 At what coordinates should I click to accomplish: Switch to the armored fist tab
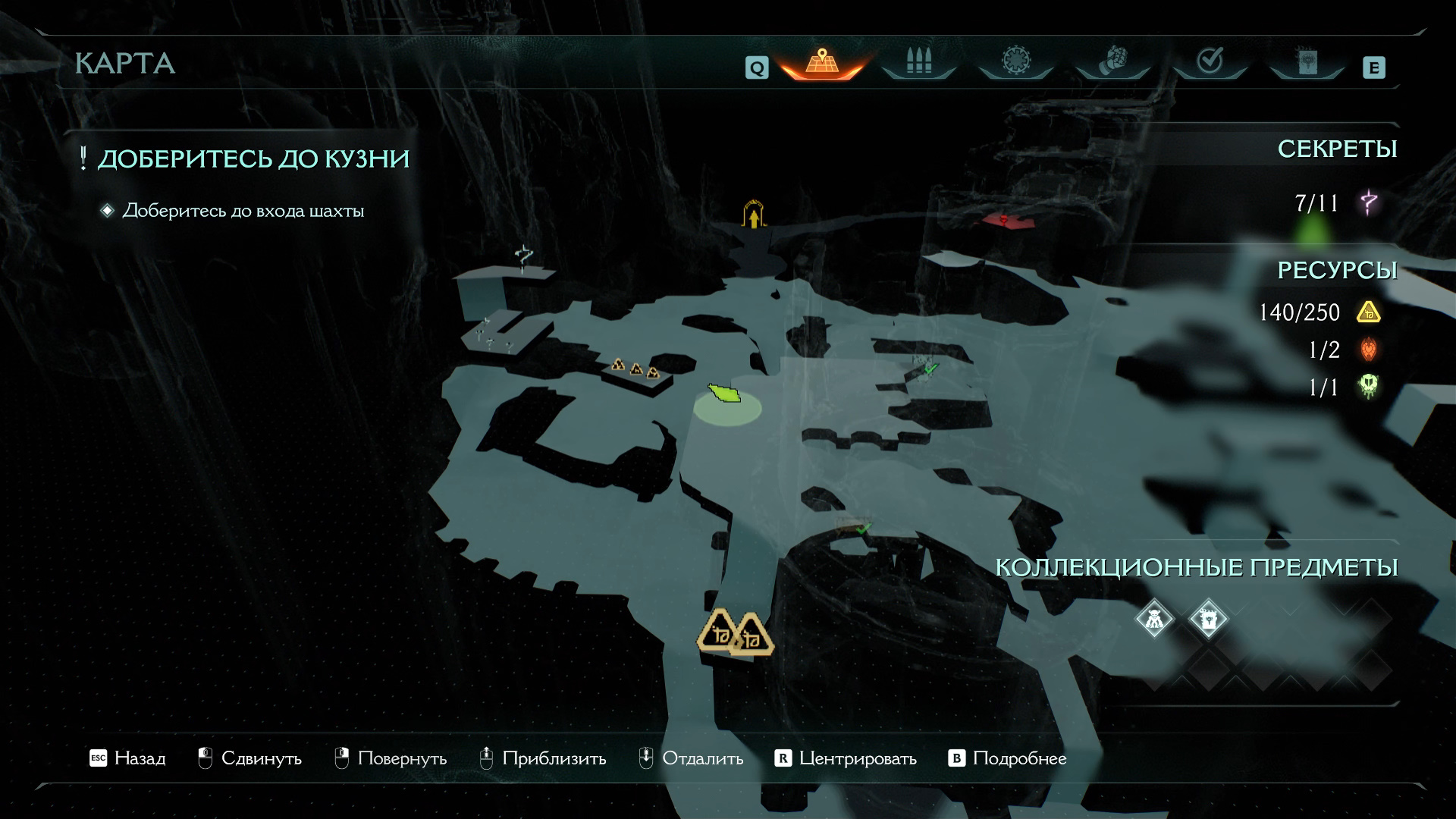click(x=1112, y=62)
